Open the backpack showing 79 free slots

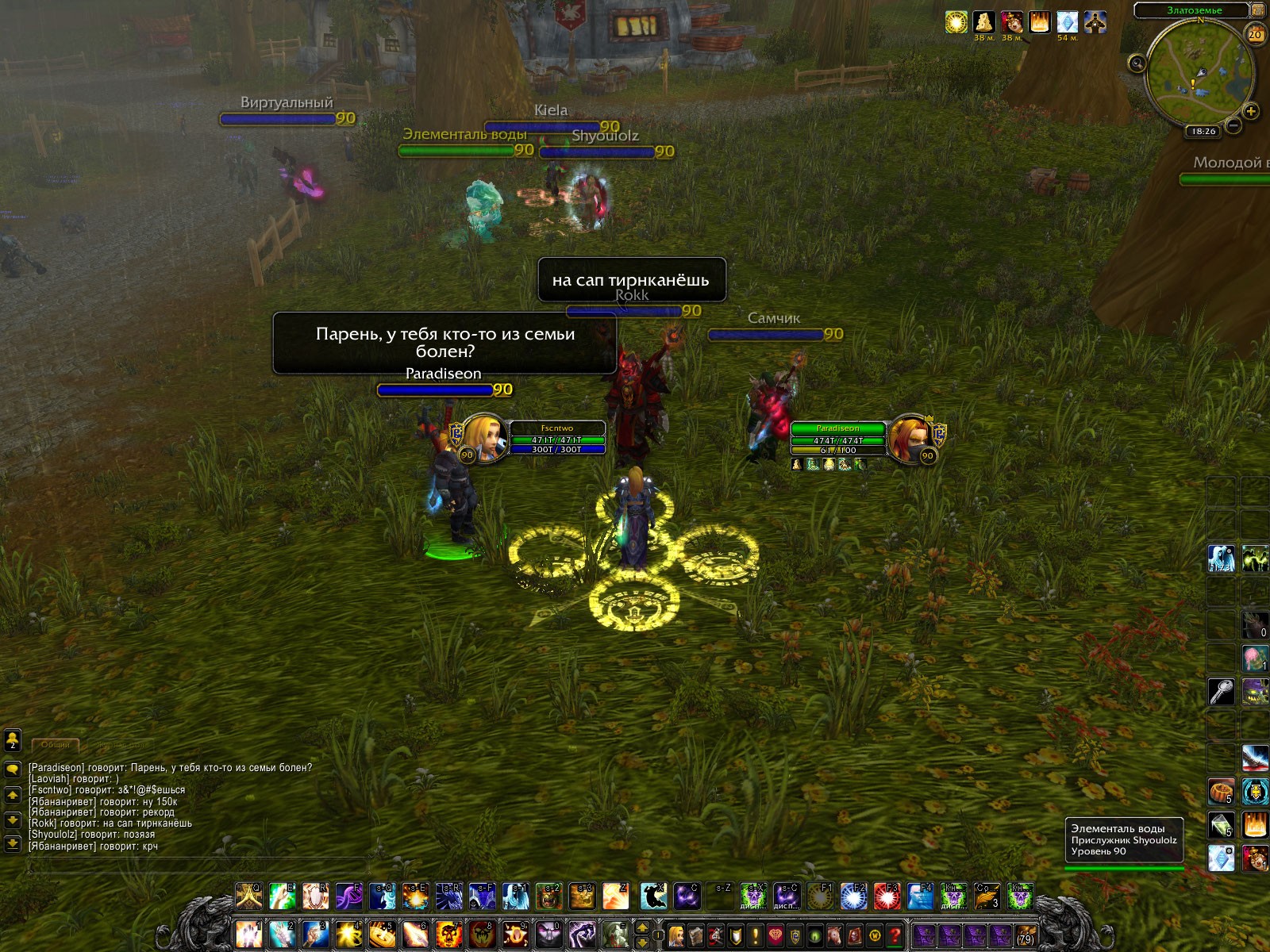point(1026,935)
